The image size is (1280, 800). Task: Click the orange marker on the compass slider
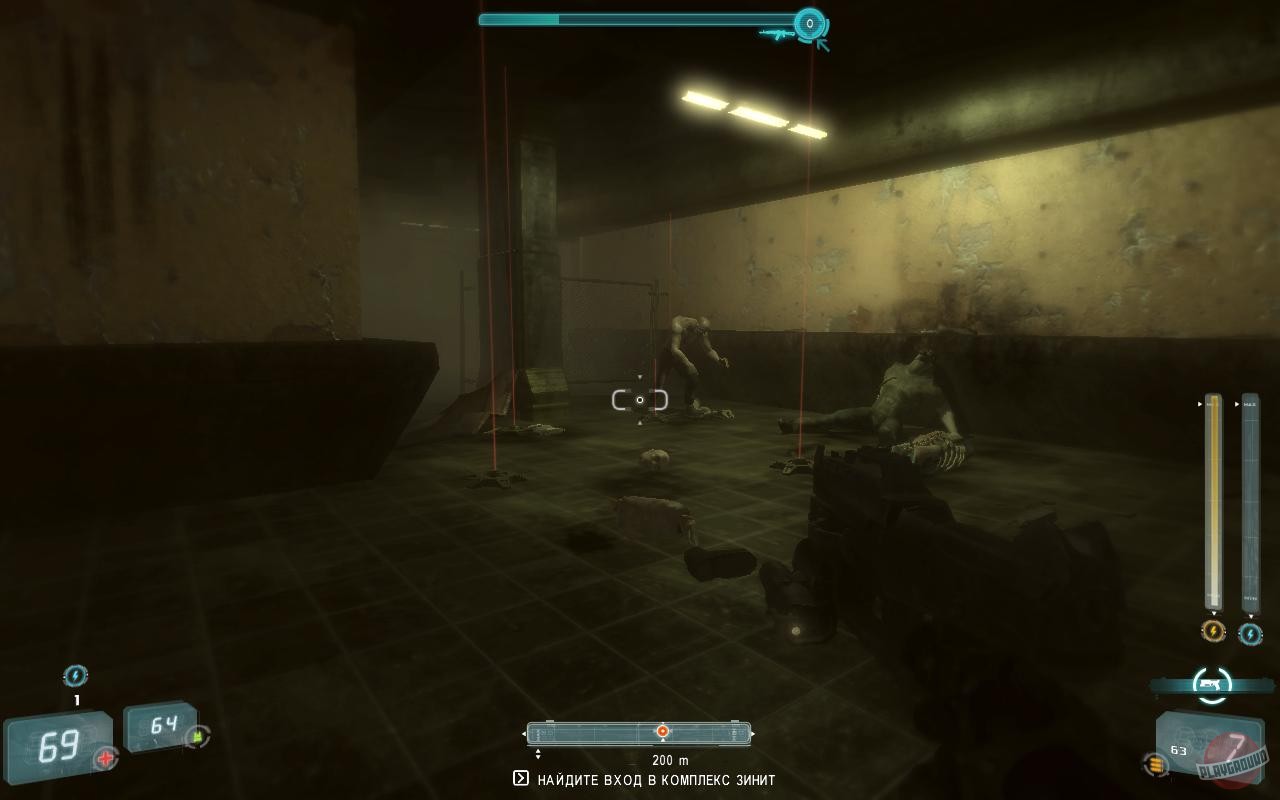tap(662, 731)
